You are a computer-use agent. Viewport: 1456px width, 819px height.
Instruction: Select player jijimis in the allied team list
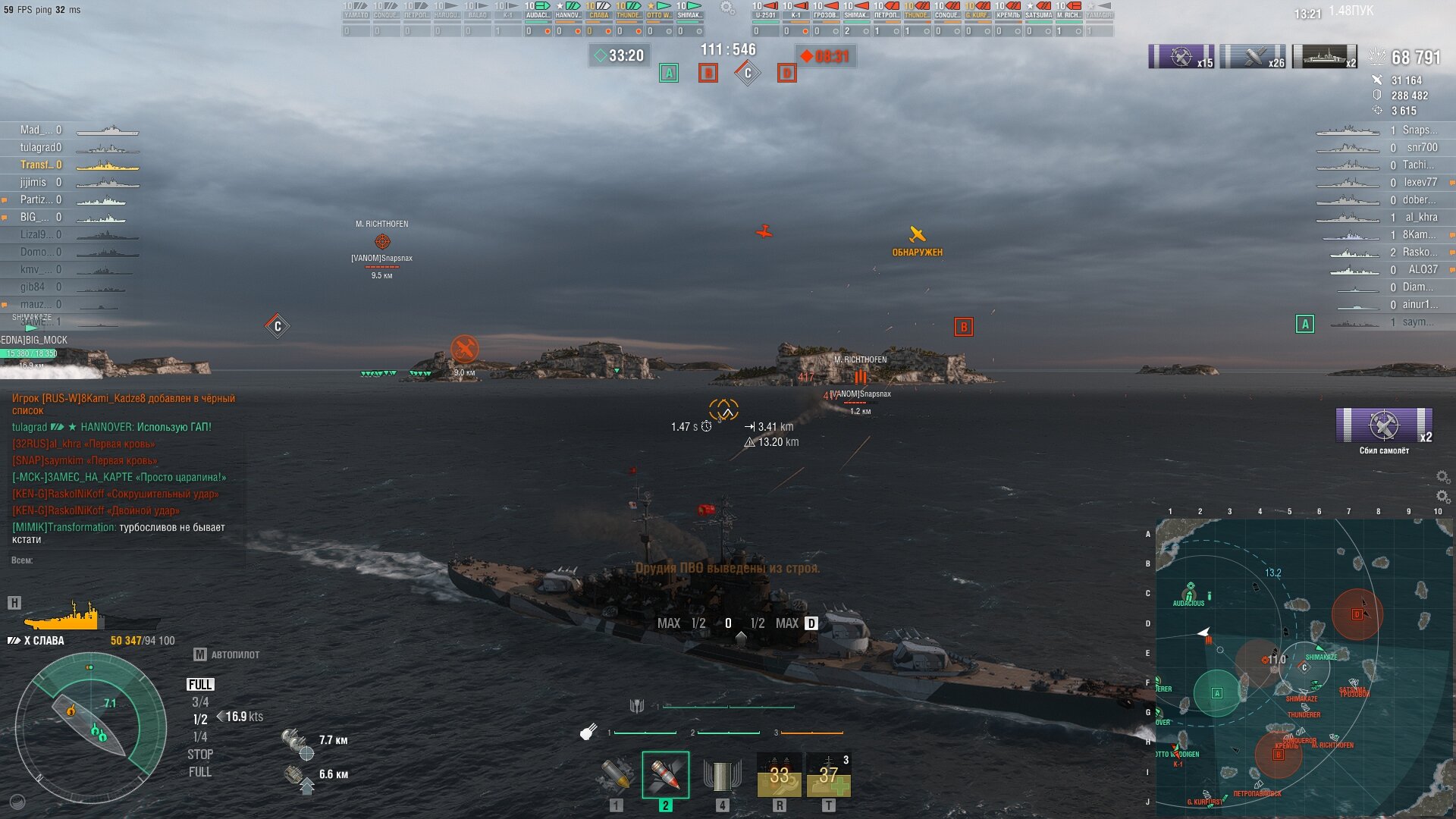click(33, 182)
